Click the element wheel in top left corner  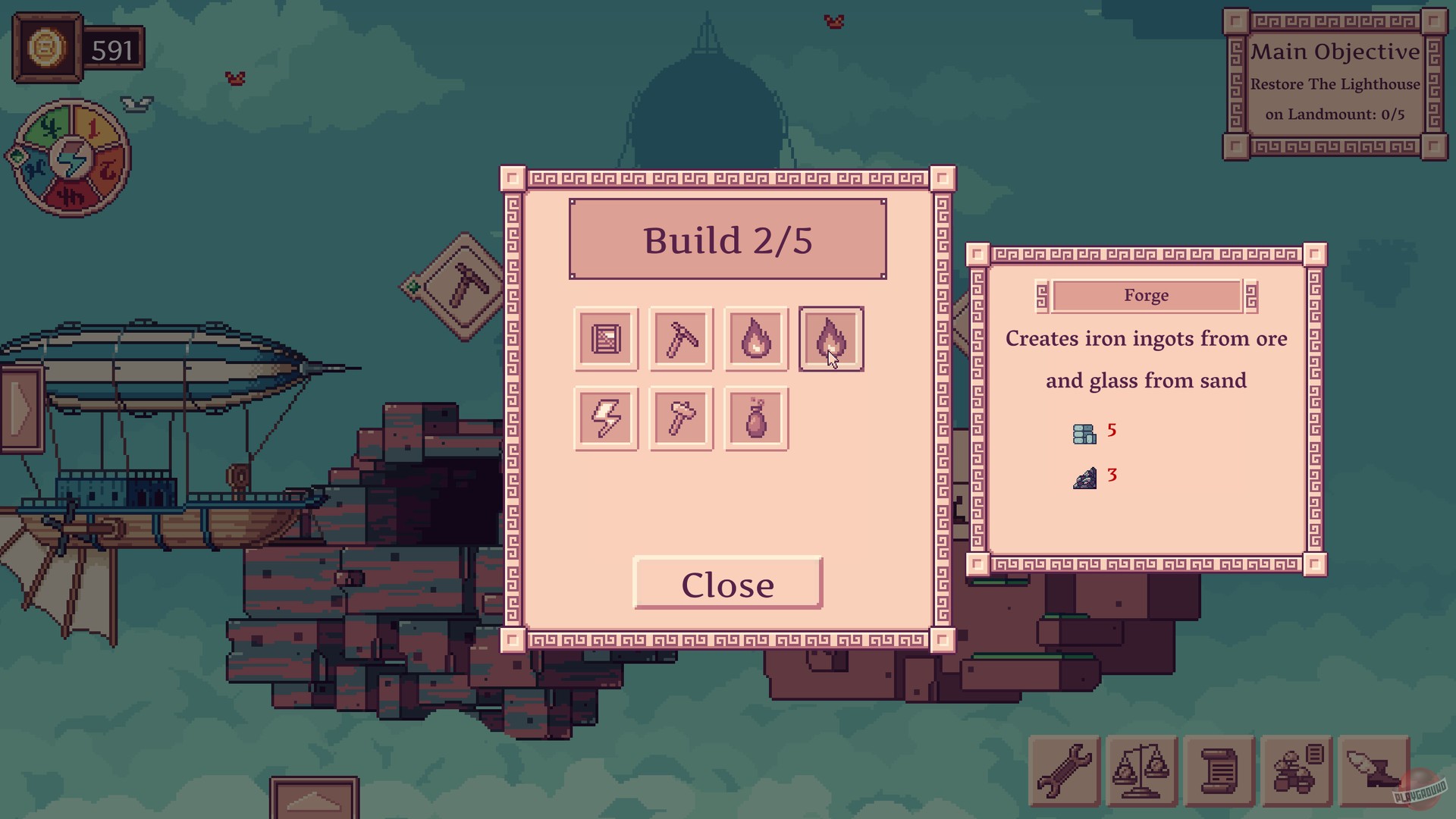click(71, 155)
